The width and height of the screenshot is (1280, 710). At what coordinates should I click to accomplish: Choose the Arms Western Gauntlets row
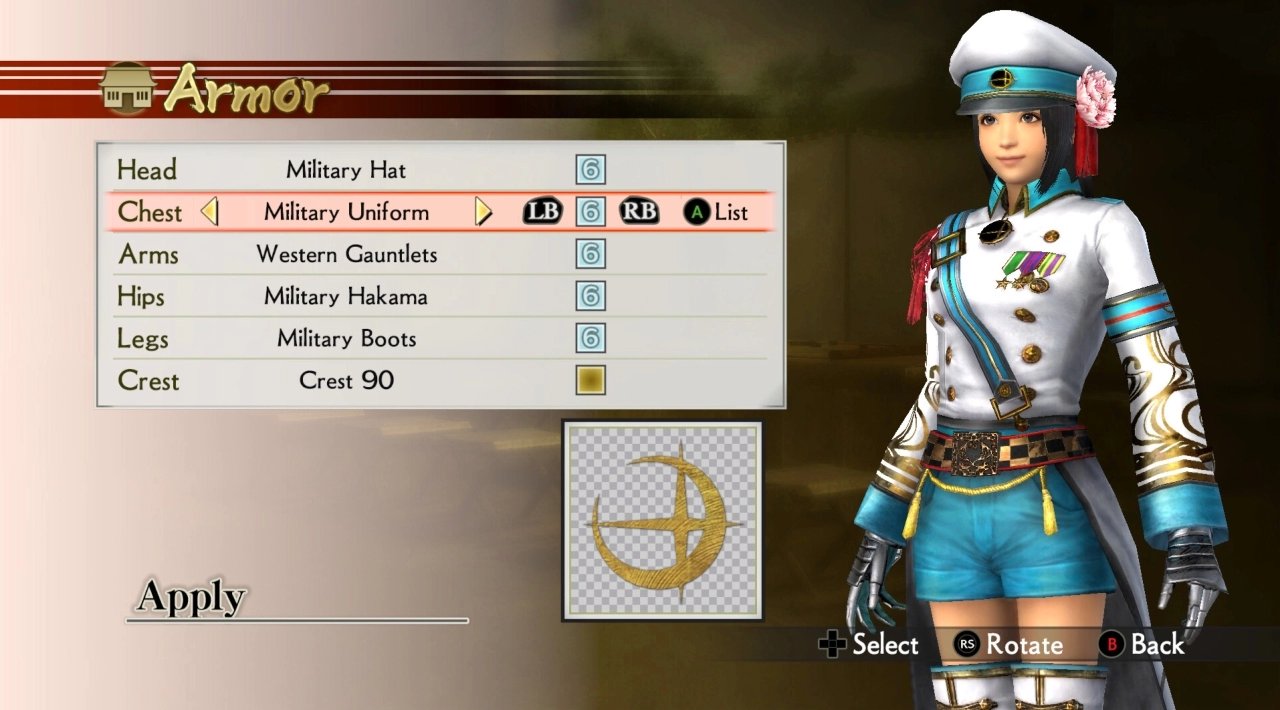click(x=346, y=254)
